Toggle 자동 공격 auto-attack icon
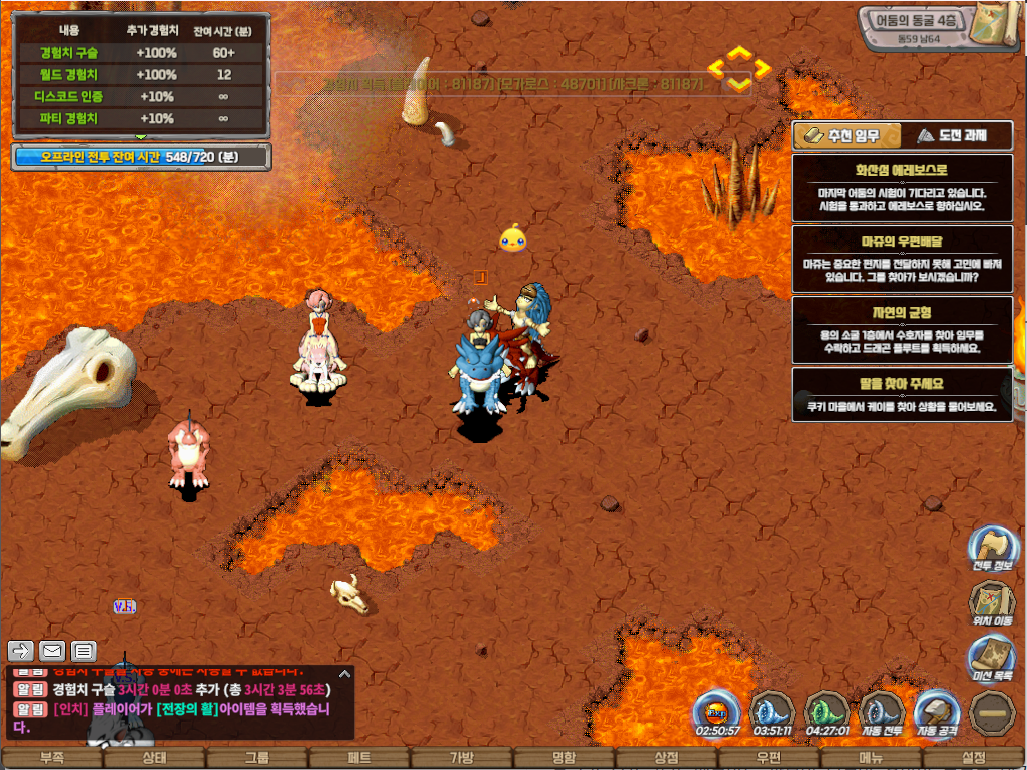The image size is (1027, 770). (x=937, y=712)
